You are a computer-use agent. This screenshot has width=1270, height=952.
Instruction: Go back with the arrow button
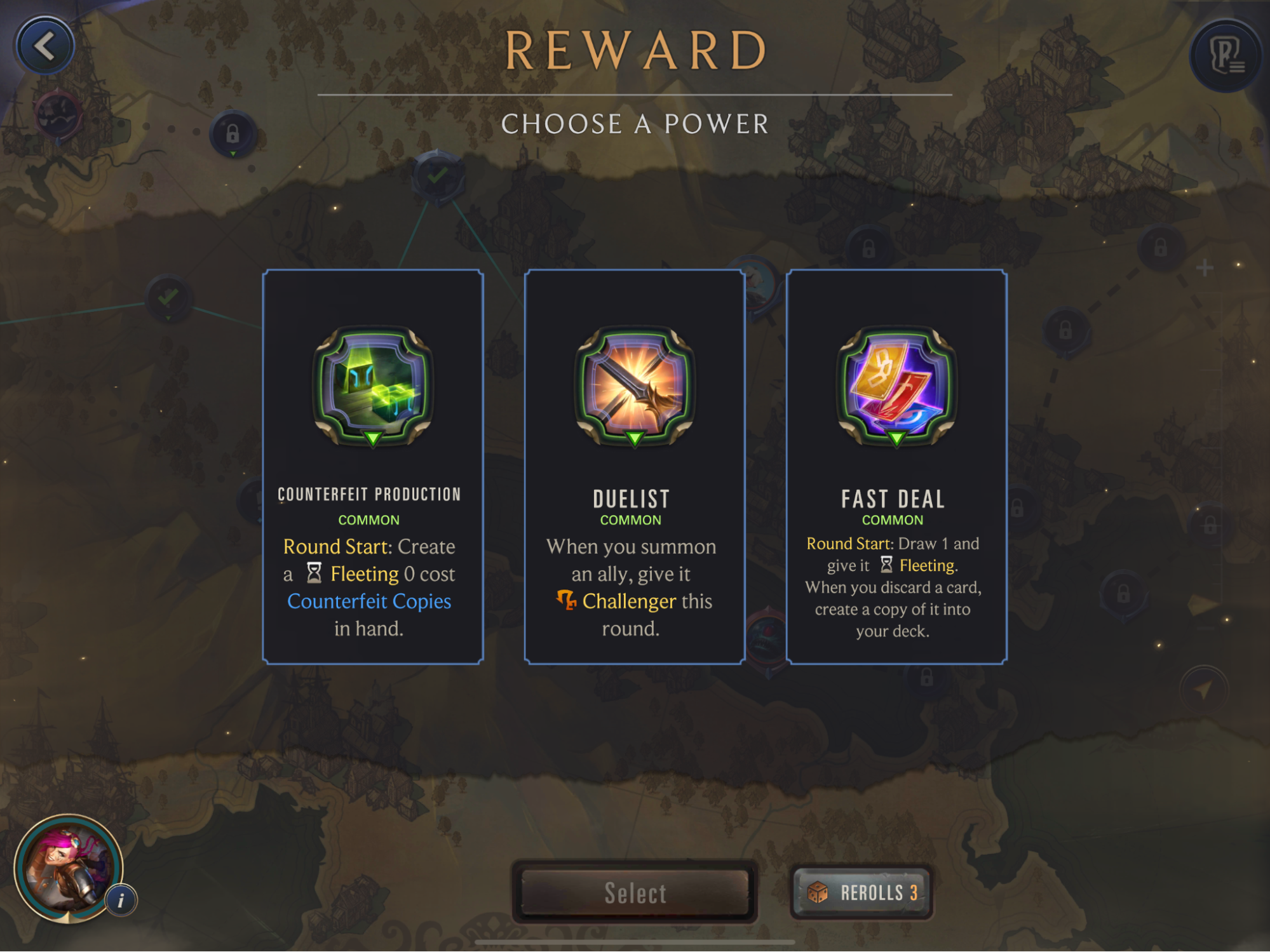[44, 46]
